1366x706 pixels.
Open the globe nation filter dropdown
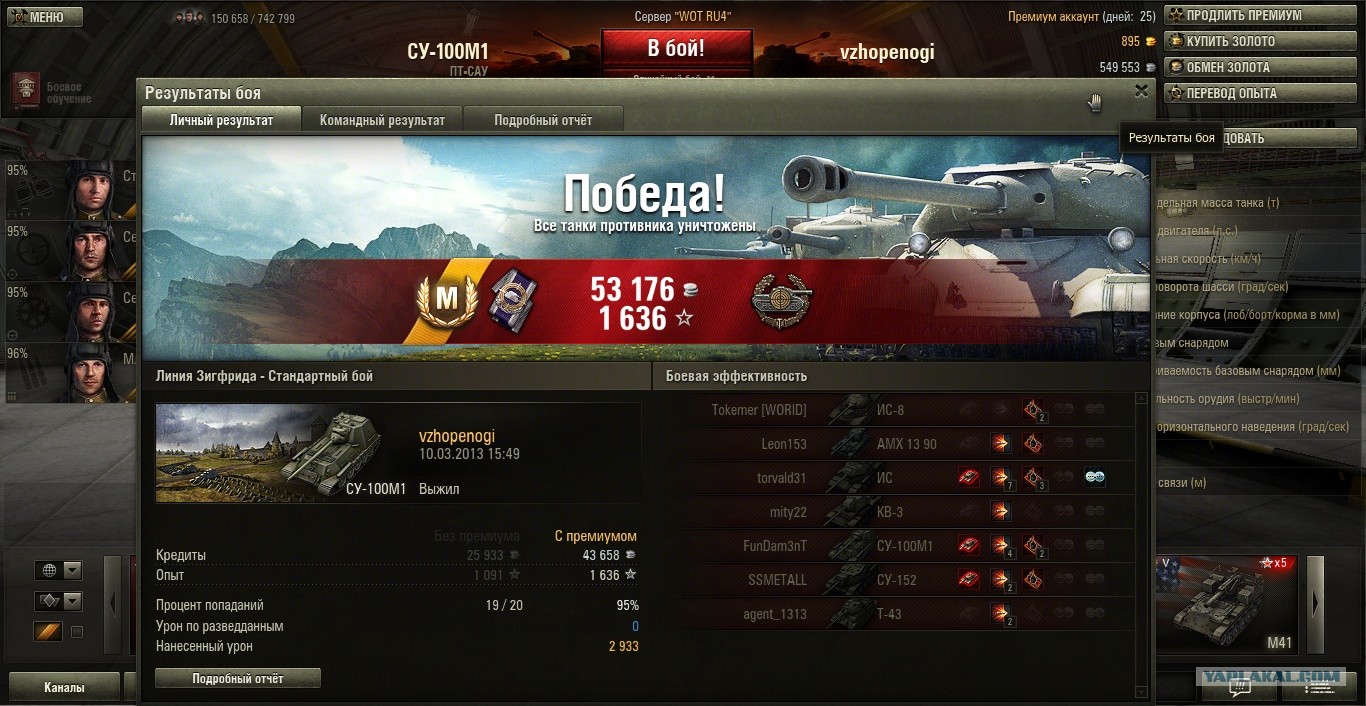click(x=59, y=571)
